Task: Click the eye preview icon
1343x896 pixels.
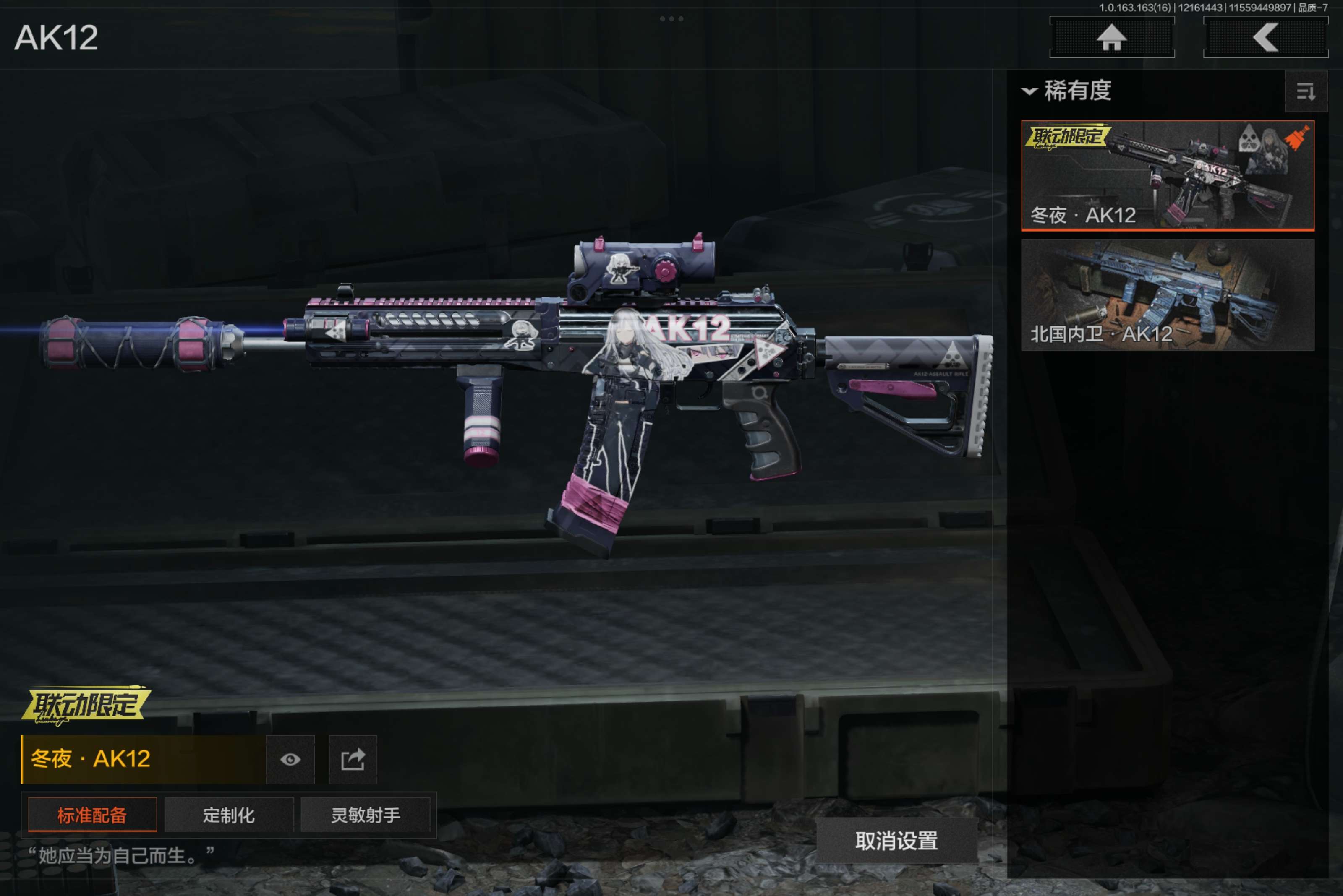Action: click(x=290, y=759)
